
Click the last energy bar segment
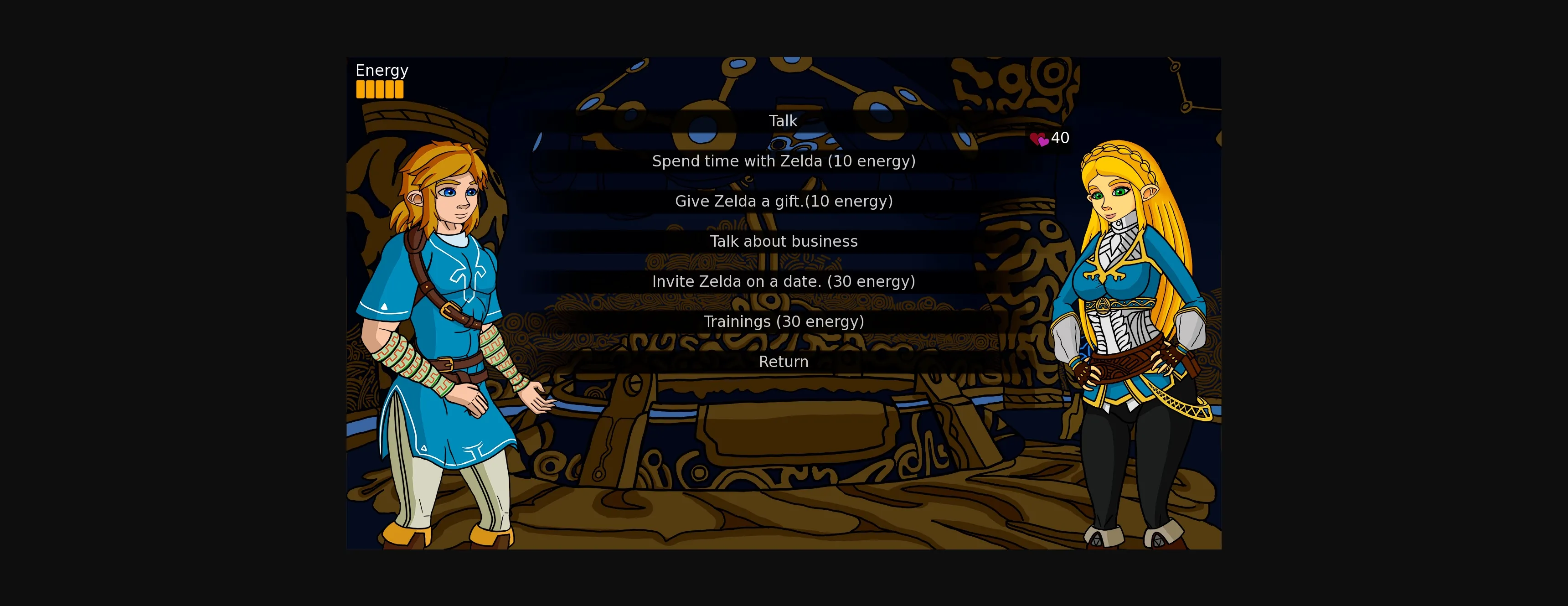point(399,90)
